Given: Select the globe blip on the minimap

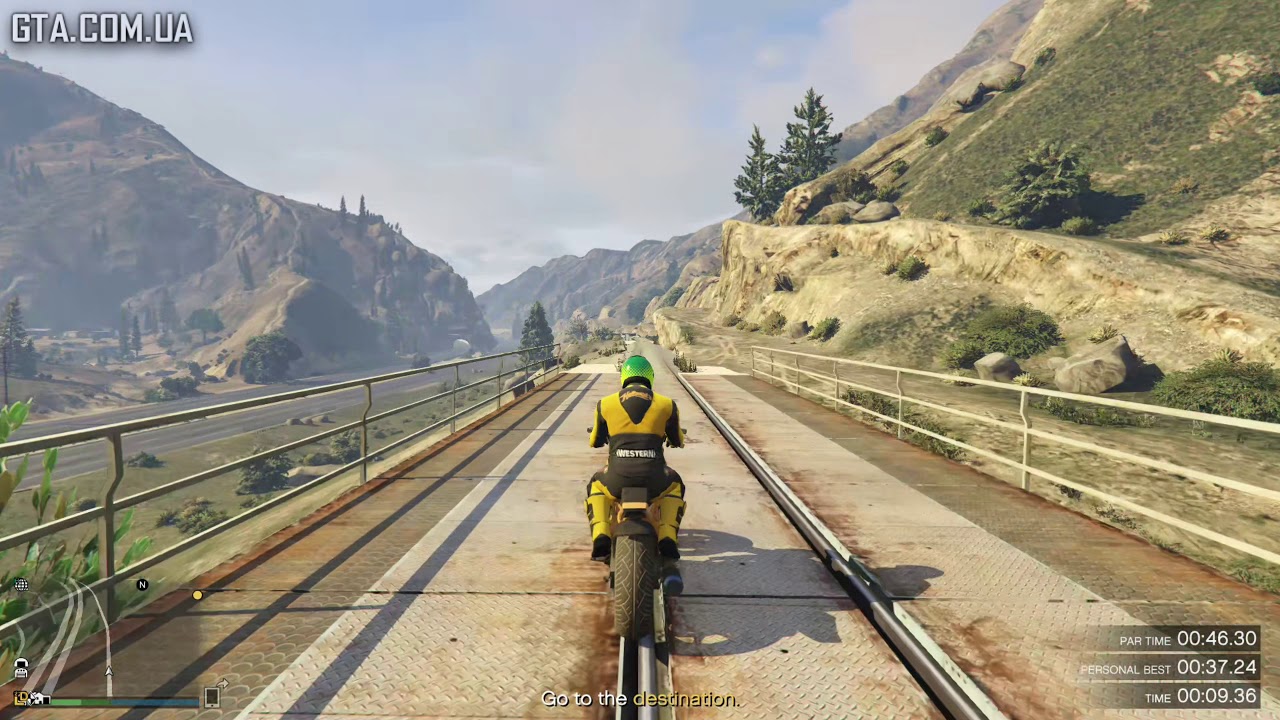Looking at the screenshot, I should (x=21, y=584).
